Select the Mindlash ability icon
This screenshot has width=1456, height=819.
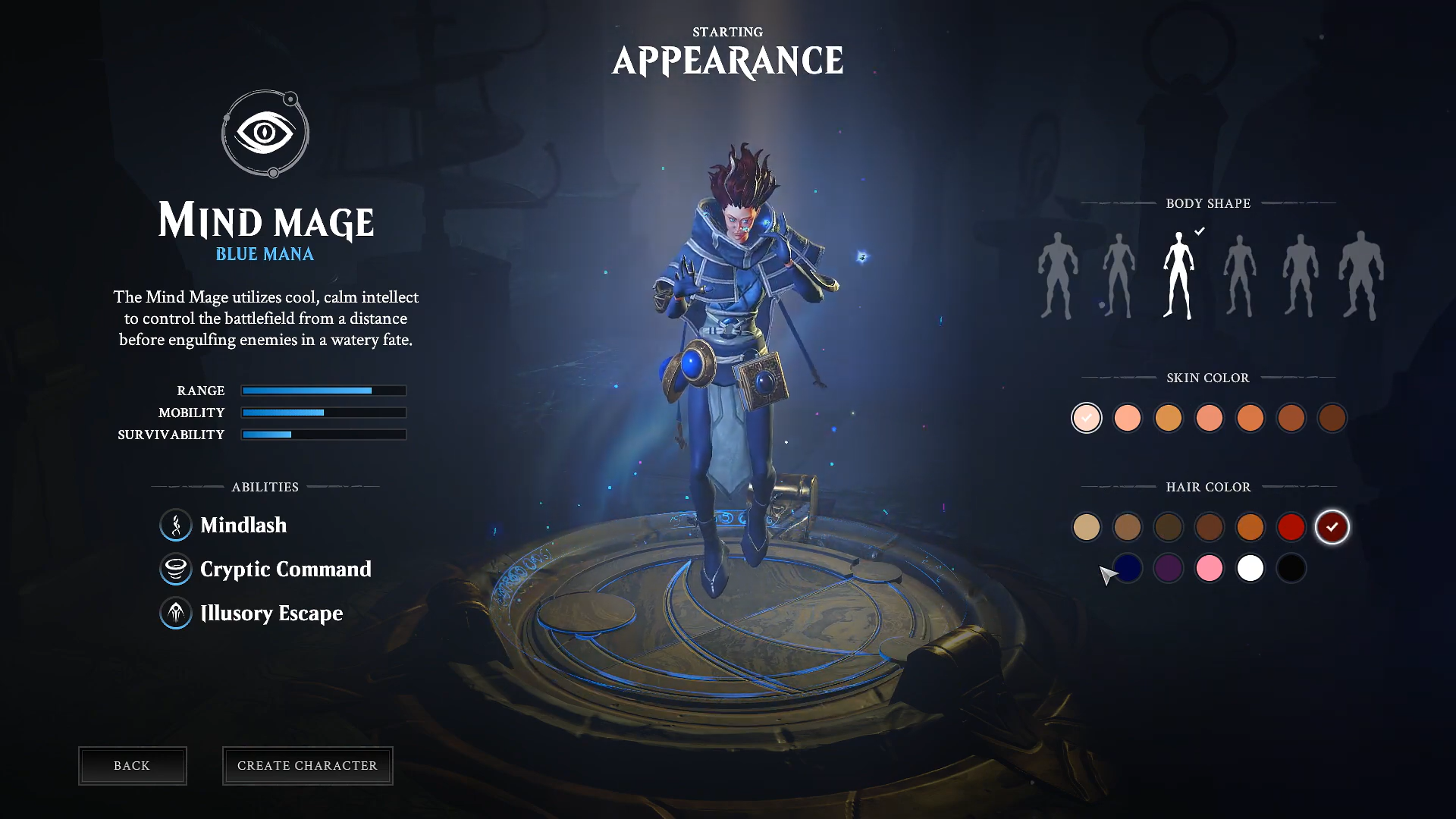tap(176, 525)
